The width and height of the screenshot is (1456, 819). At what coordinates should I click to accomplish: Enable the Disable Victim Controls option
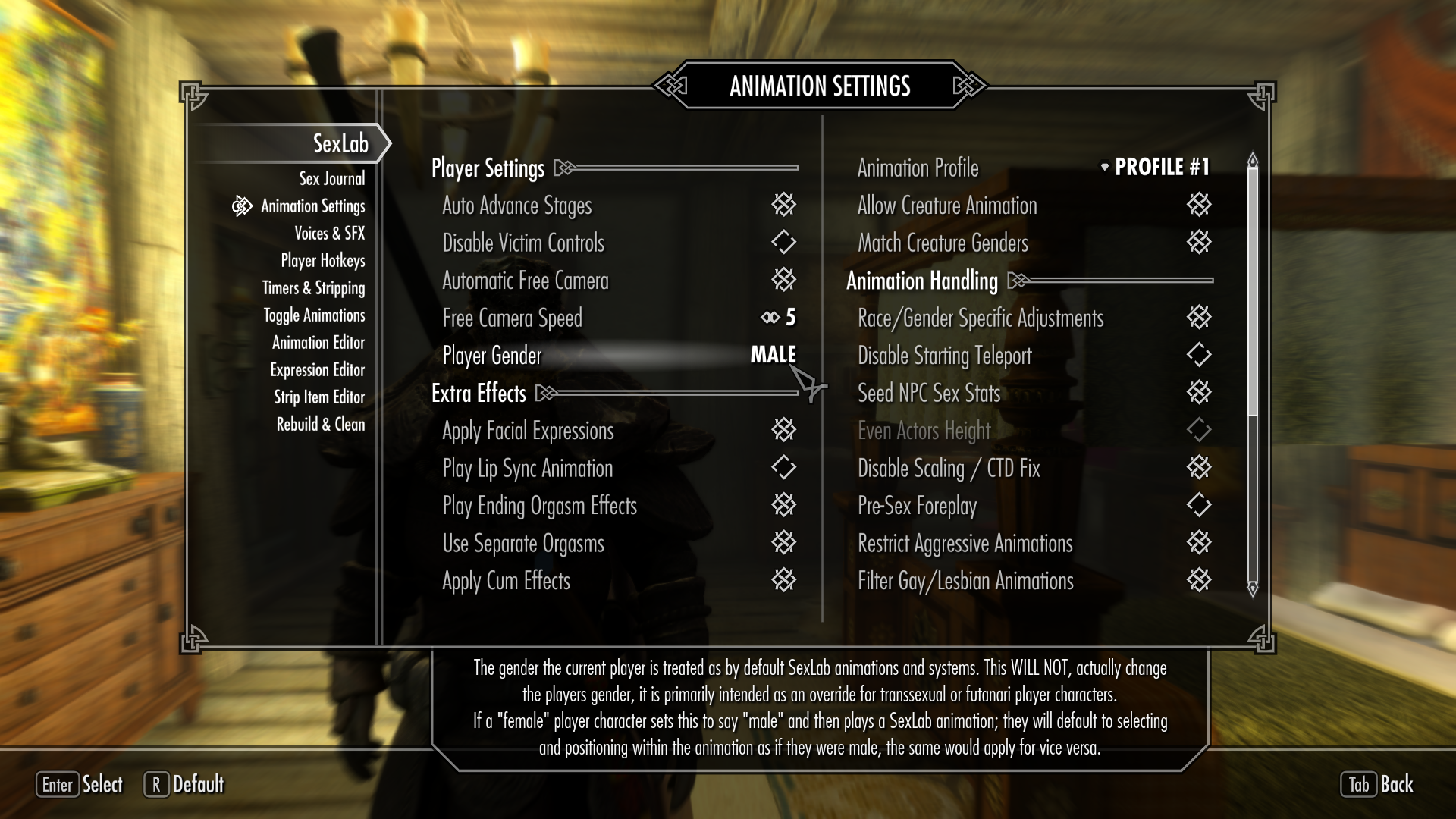click(x=785, y=243)
